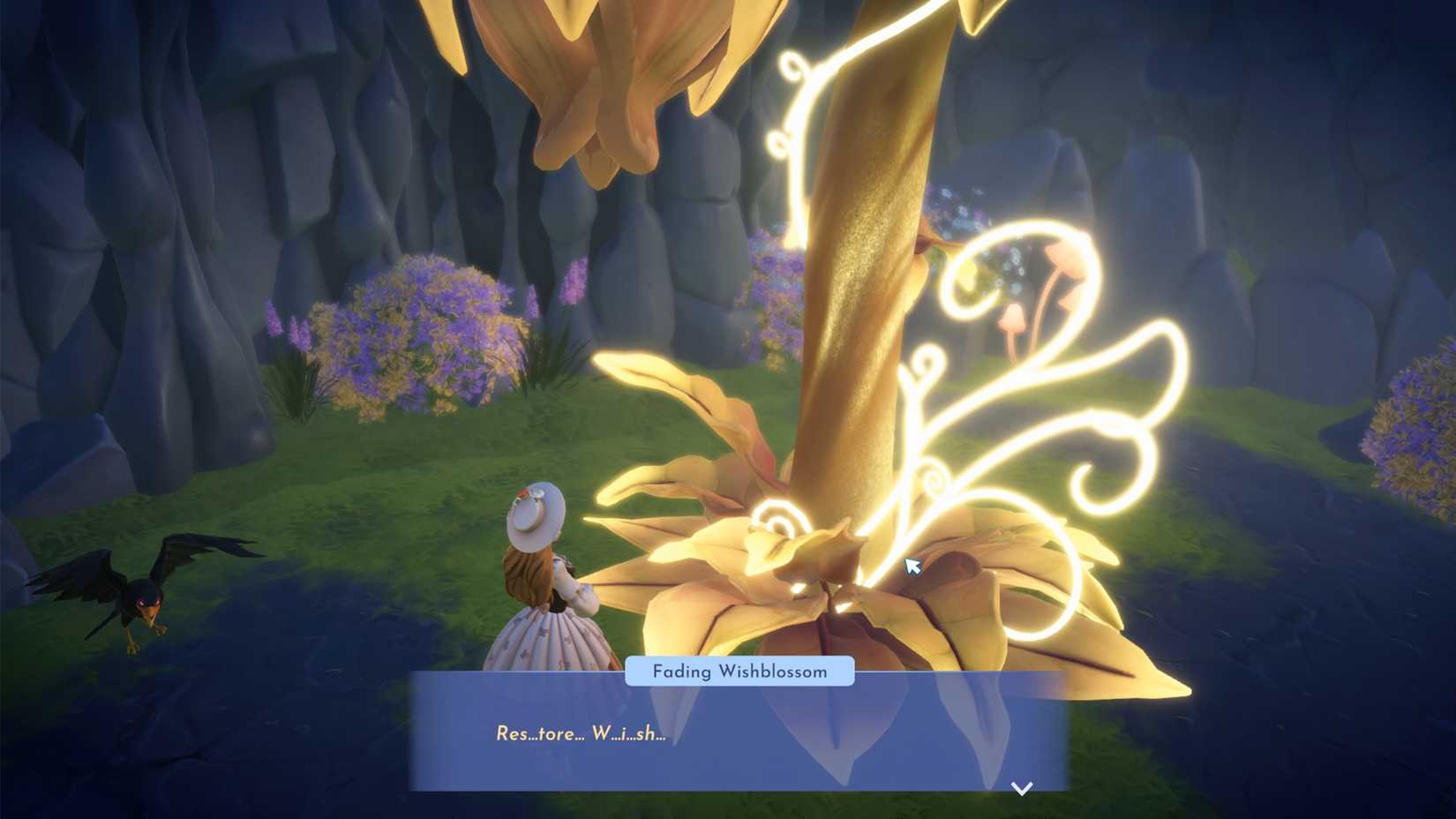Click the down chevron to advance dialogue
Screen dimensions: 1456x819
point(1021,788)
